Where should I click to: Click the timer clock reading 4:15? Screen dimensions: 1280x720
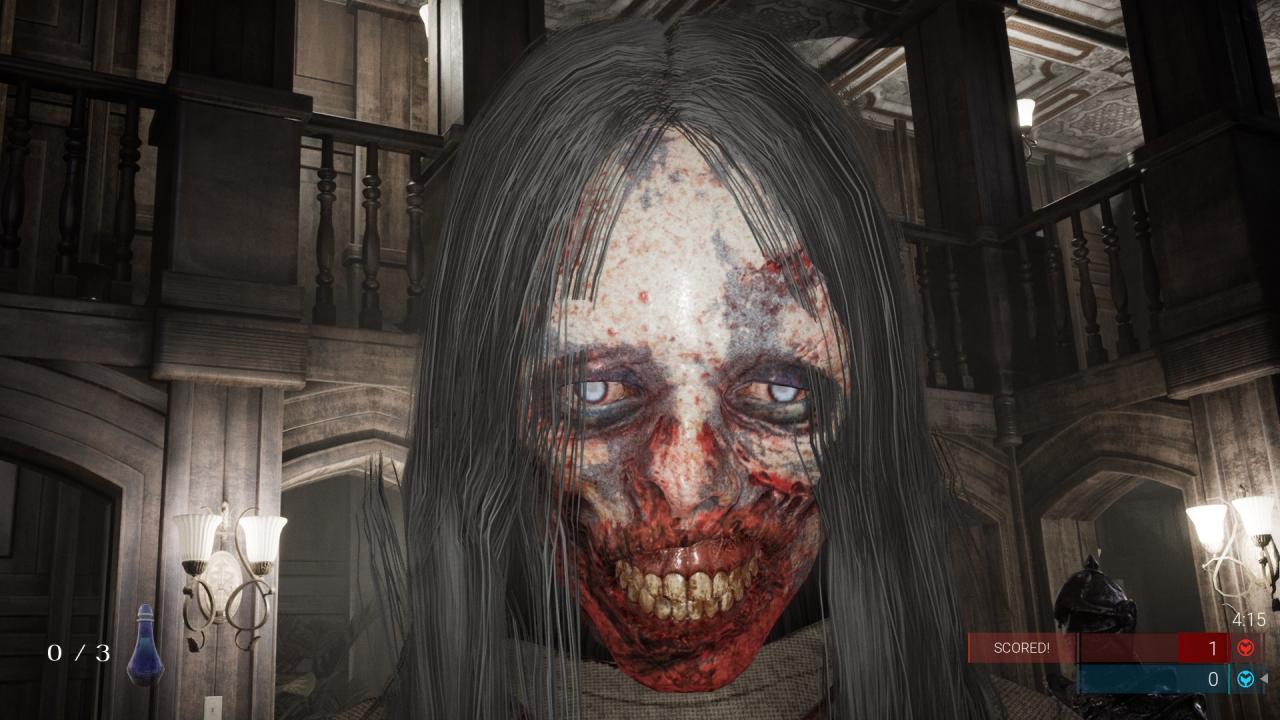(x=1250, y=618)
